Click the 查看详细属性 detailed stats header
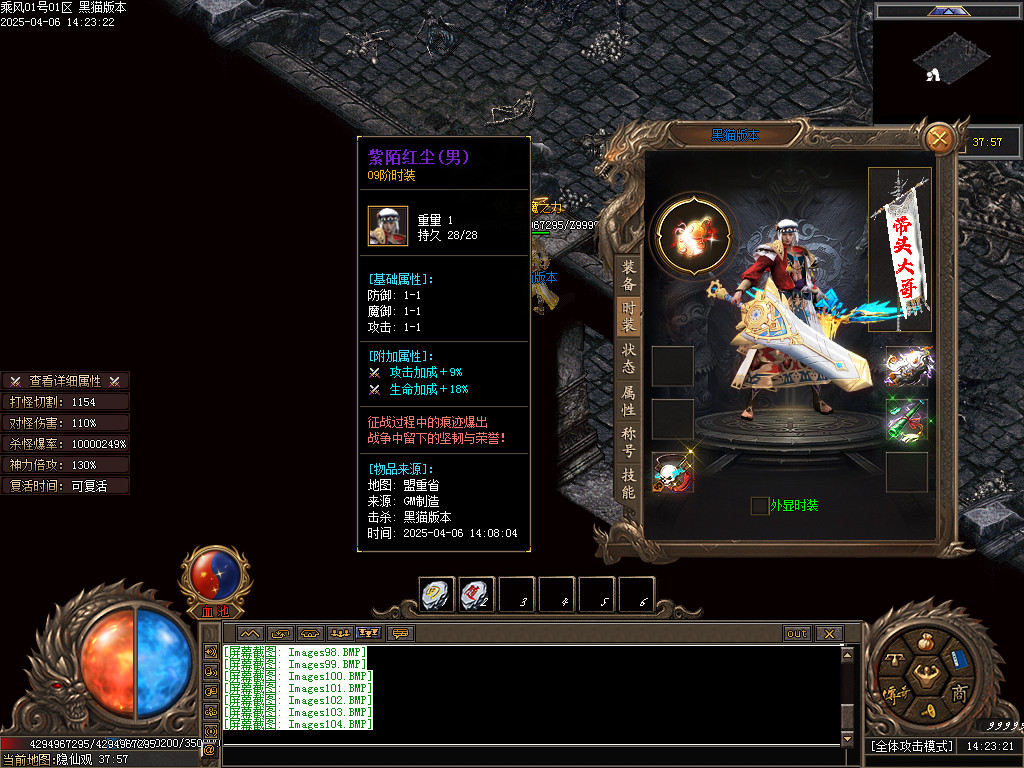The height and width of the screenshot is (768, 1024). (x=65, y=381)
